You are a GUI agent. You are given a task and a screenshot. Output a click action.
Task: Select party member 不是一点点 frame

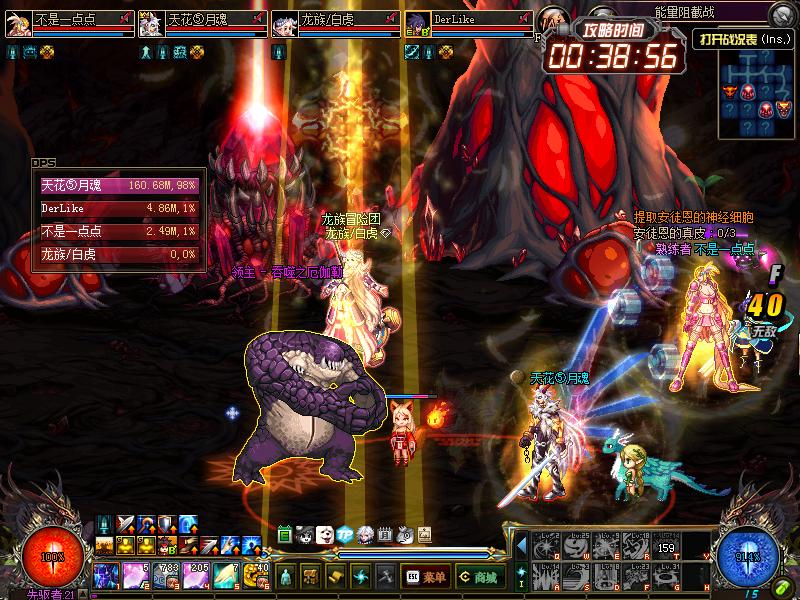[x=69, y=23]
